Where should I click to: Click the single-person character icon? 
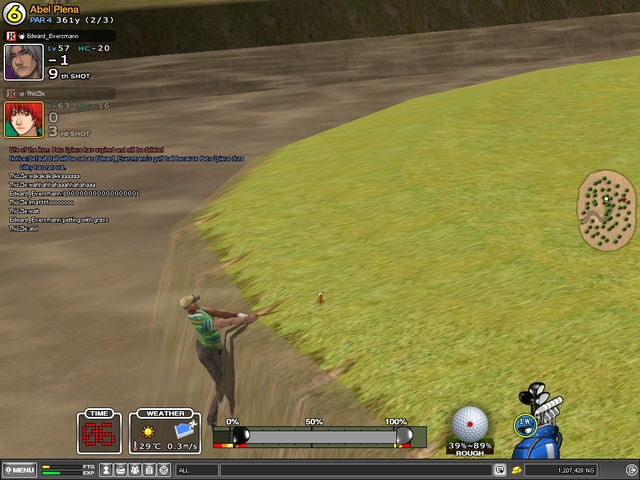click(x=106, y=470)
